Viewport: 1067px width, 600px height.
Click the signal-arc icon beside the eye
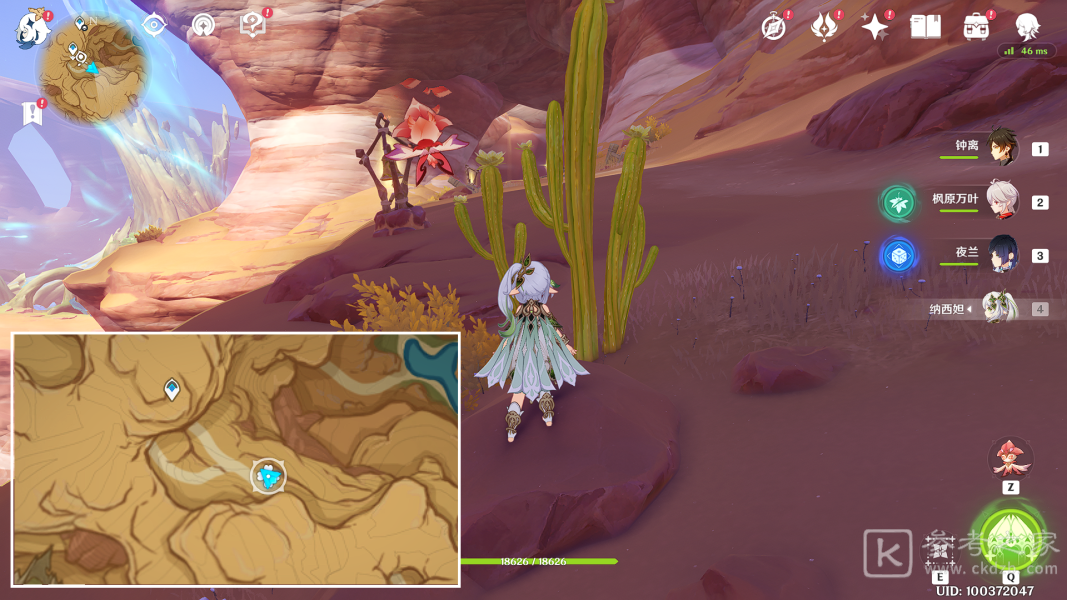pos(203,25)
